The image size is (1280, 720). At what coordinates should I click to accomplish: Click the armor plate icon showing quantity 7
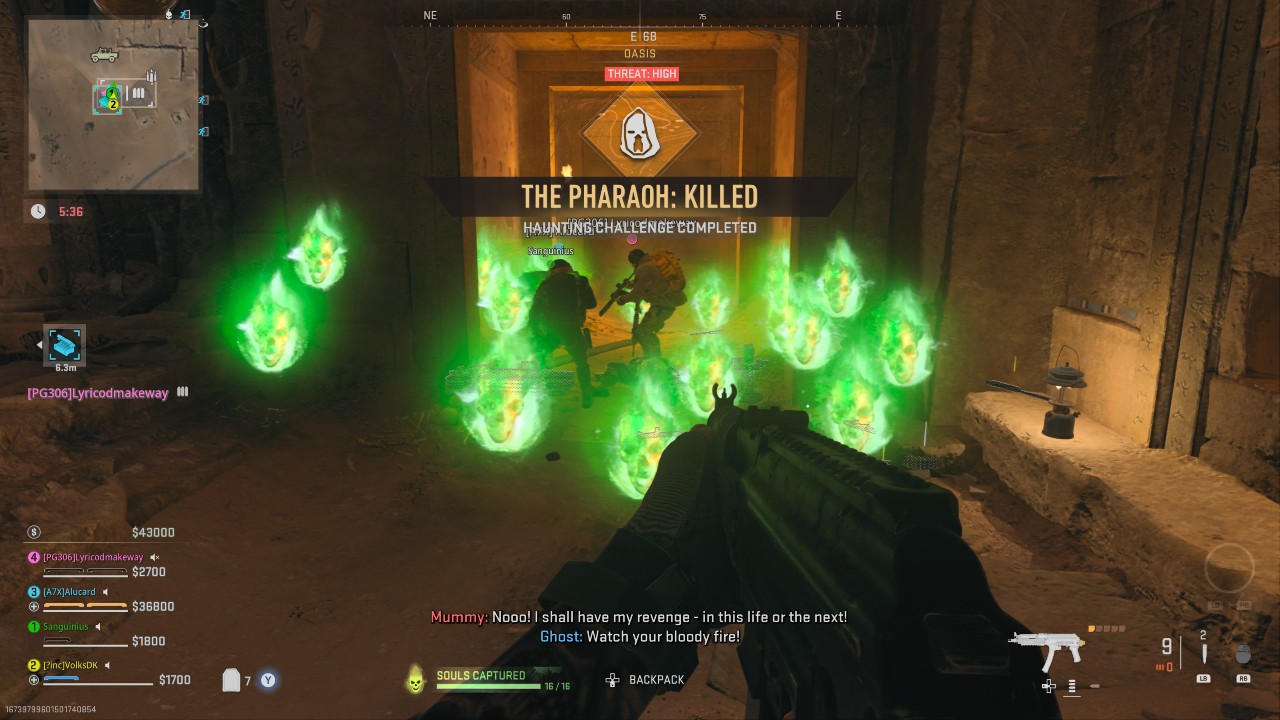point(231,679)
